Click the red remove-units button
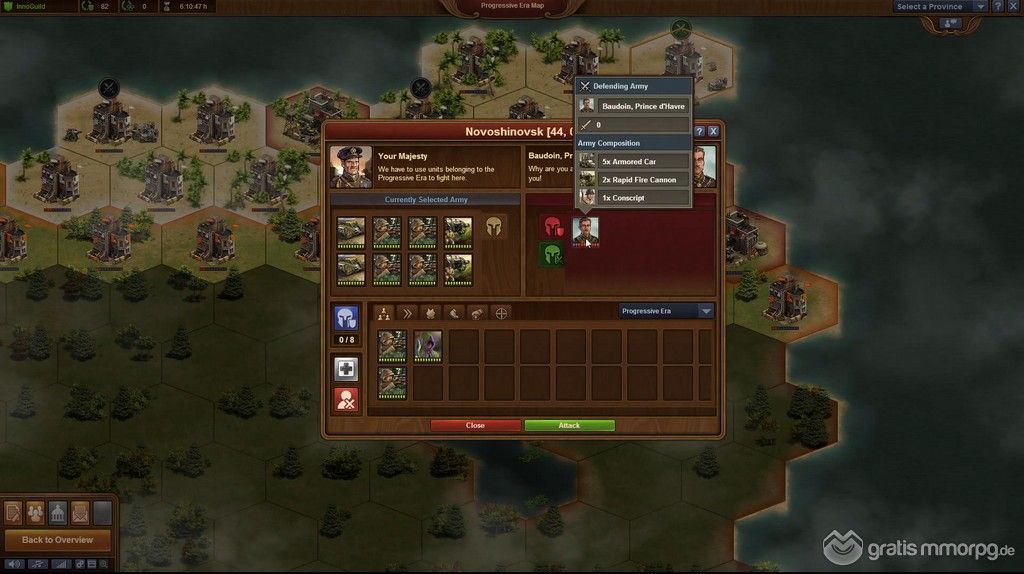This screenshot has width=1024, height=574. click(346, 400)
